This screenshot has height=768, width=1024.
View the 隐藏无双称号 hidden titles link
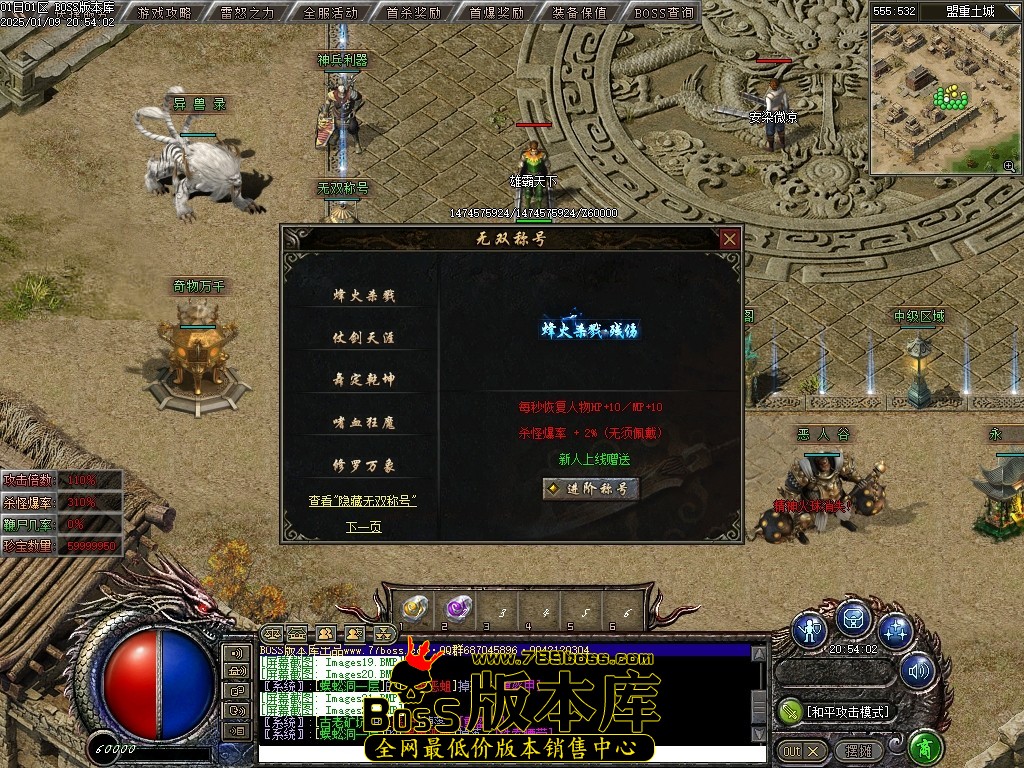[362, 501]
